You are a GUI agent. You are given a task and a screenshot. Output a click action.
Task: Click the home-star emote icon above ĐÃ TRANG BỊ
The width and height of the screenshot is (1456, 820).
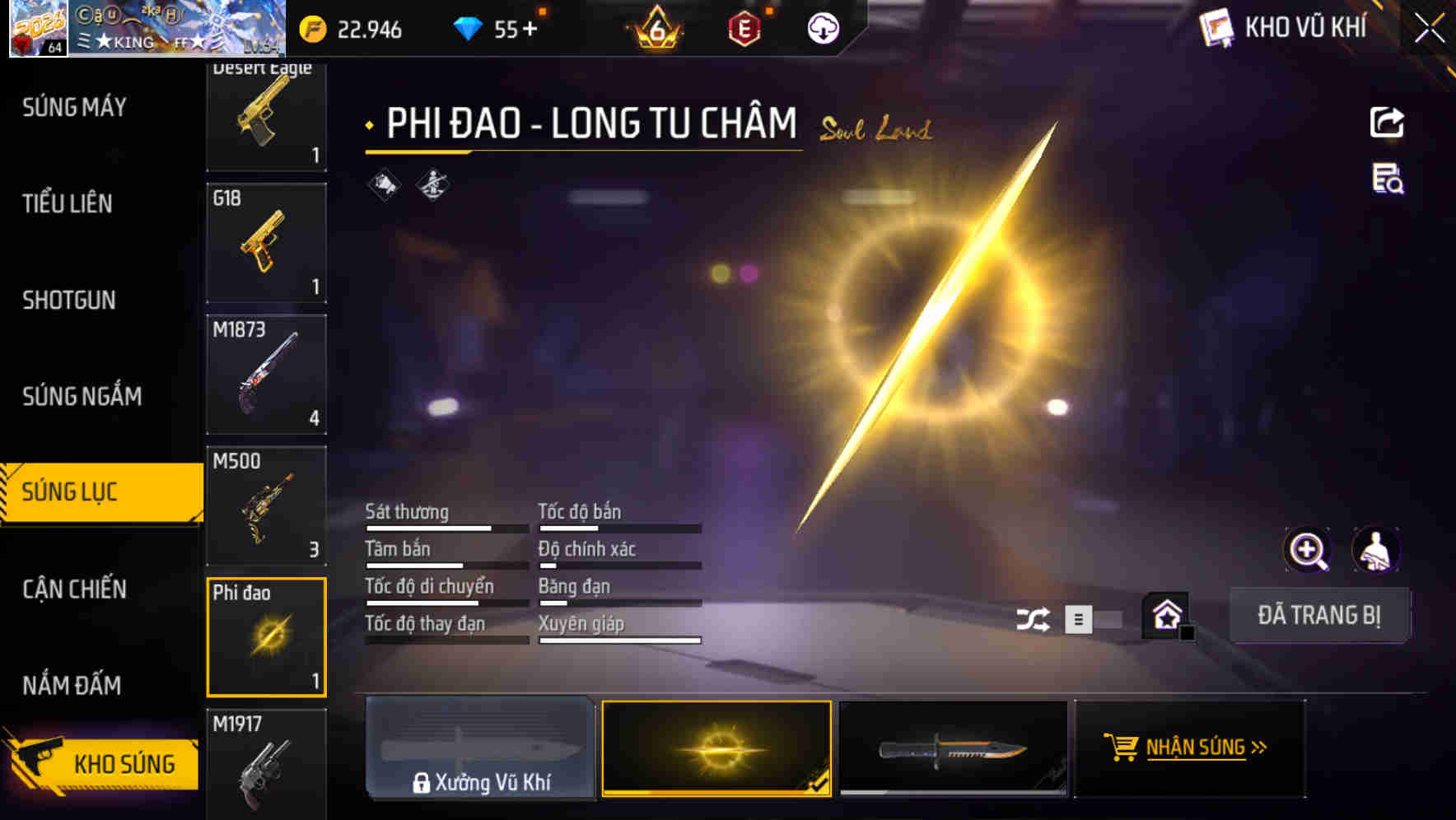[1168, 616]
